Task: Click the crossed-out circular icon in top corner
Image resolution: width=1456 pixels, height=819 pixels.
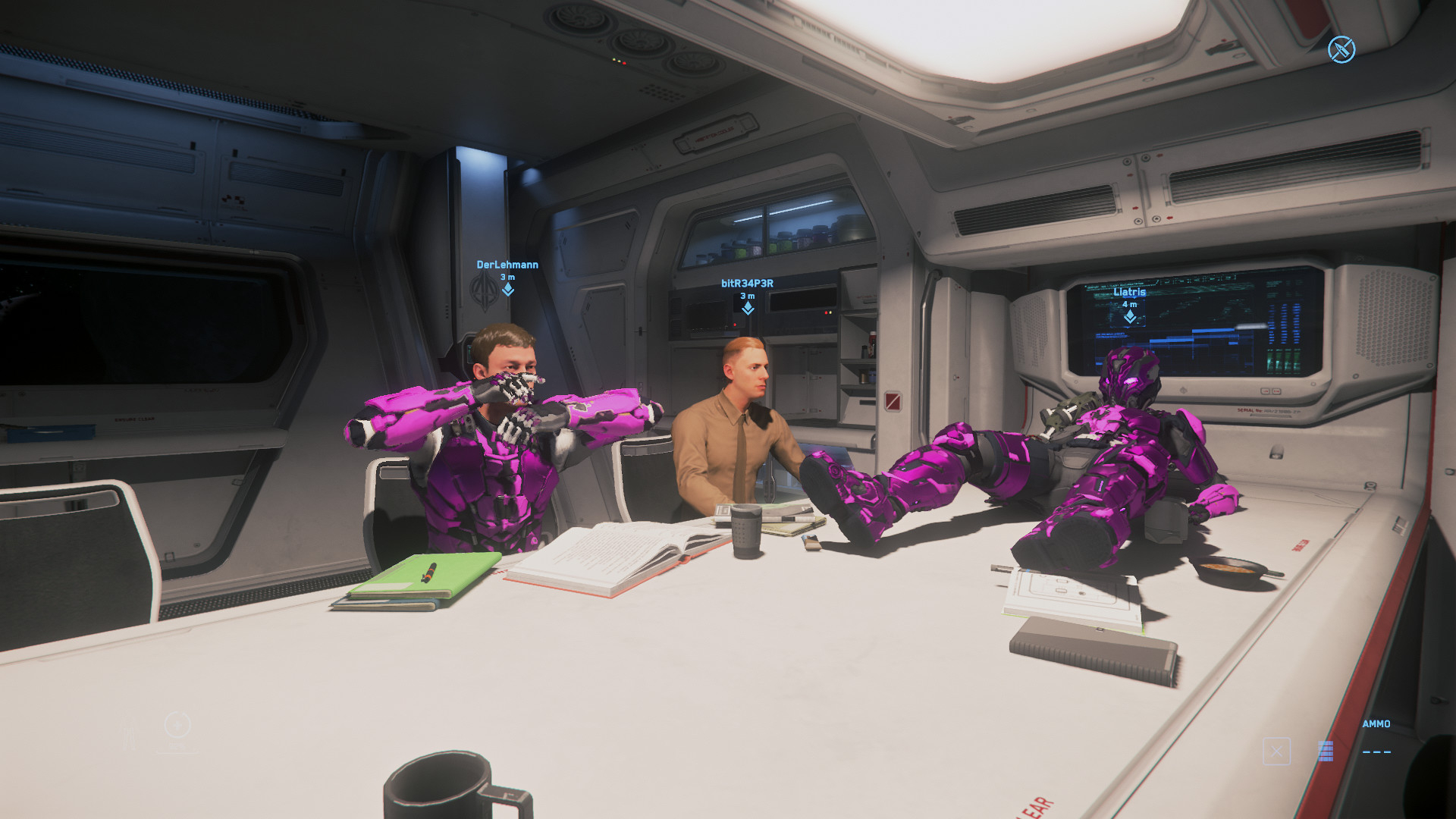Action: tap(1341, 50)
